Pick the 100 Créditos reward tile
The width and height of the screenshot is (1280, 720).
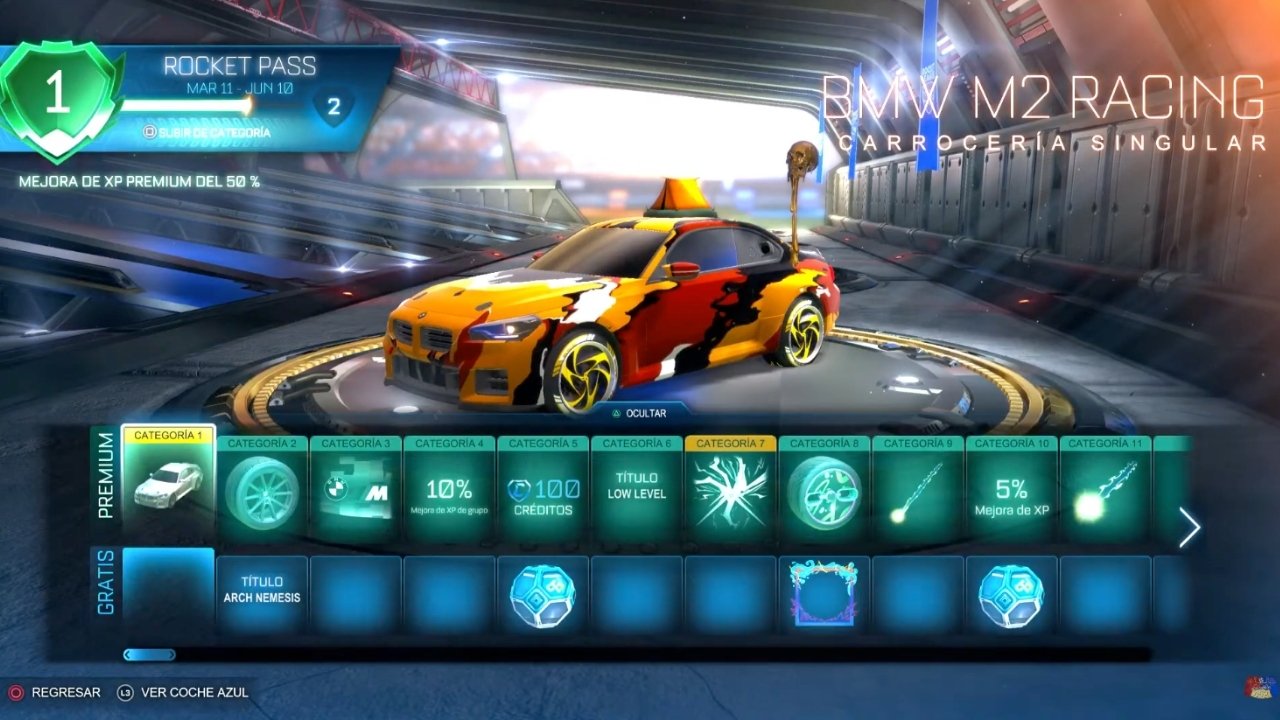click(543, 491)
